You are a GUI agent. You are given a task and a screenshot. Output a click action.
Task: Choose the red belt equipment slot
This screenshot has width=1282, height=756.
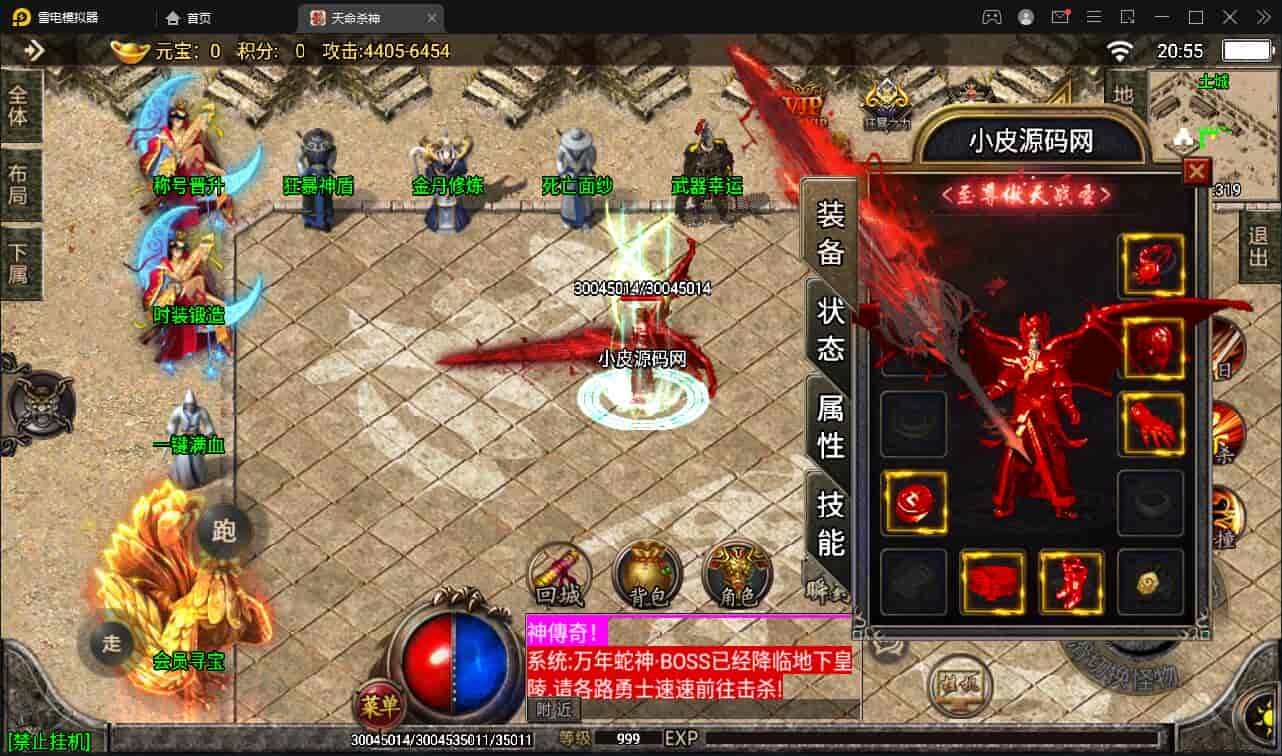(992, 582)
